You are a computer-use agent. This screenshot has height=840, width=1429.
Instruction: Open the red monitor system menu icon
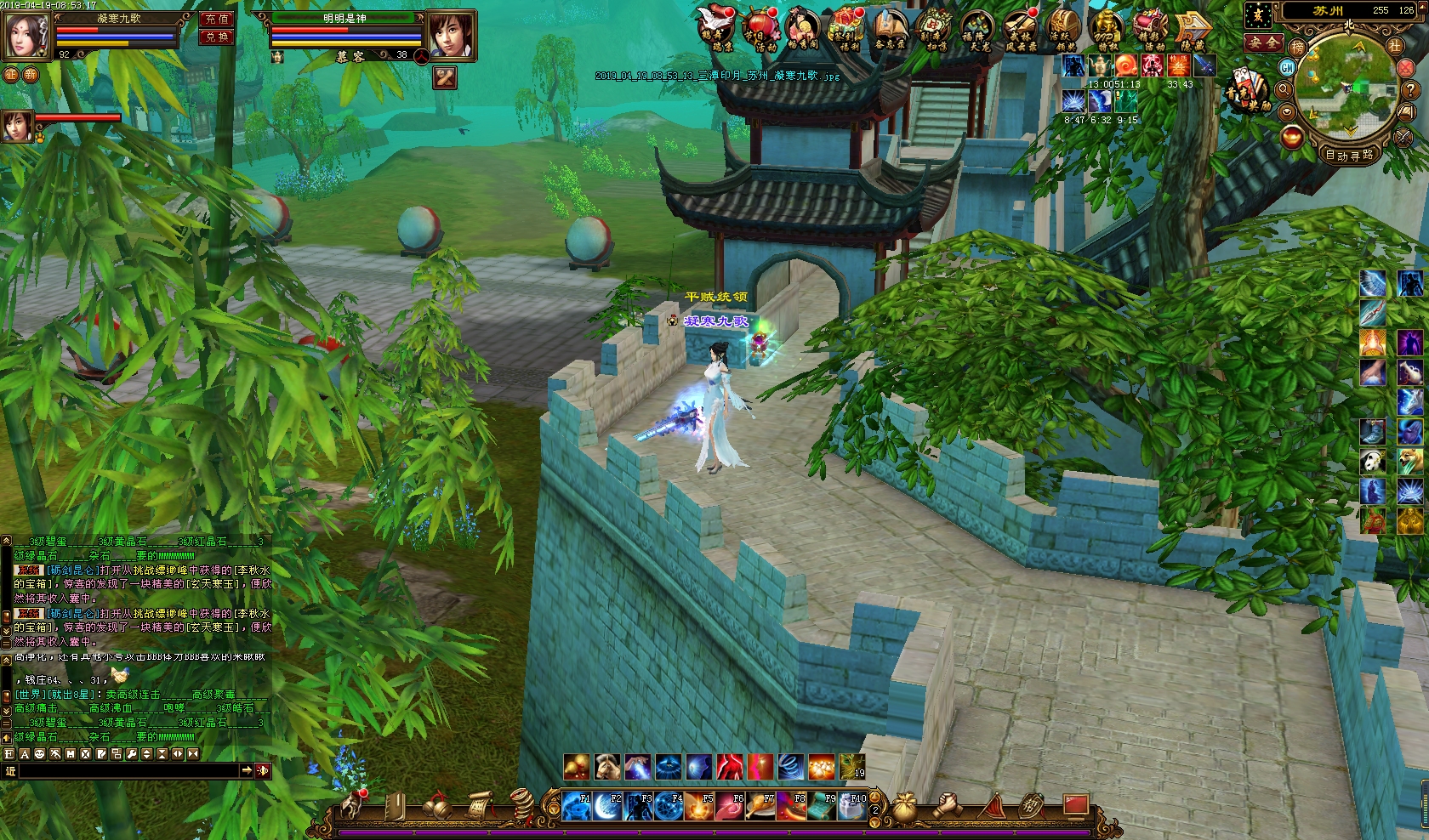[1075, 804]
